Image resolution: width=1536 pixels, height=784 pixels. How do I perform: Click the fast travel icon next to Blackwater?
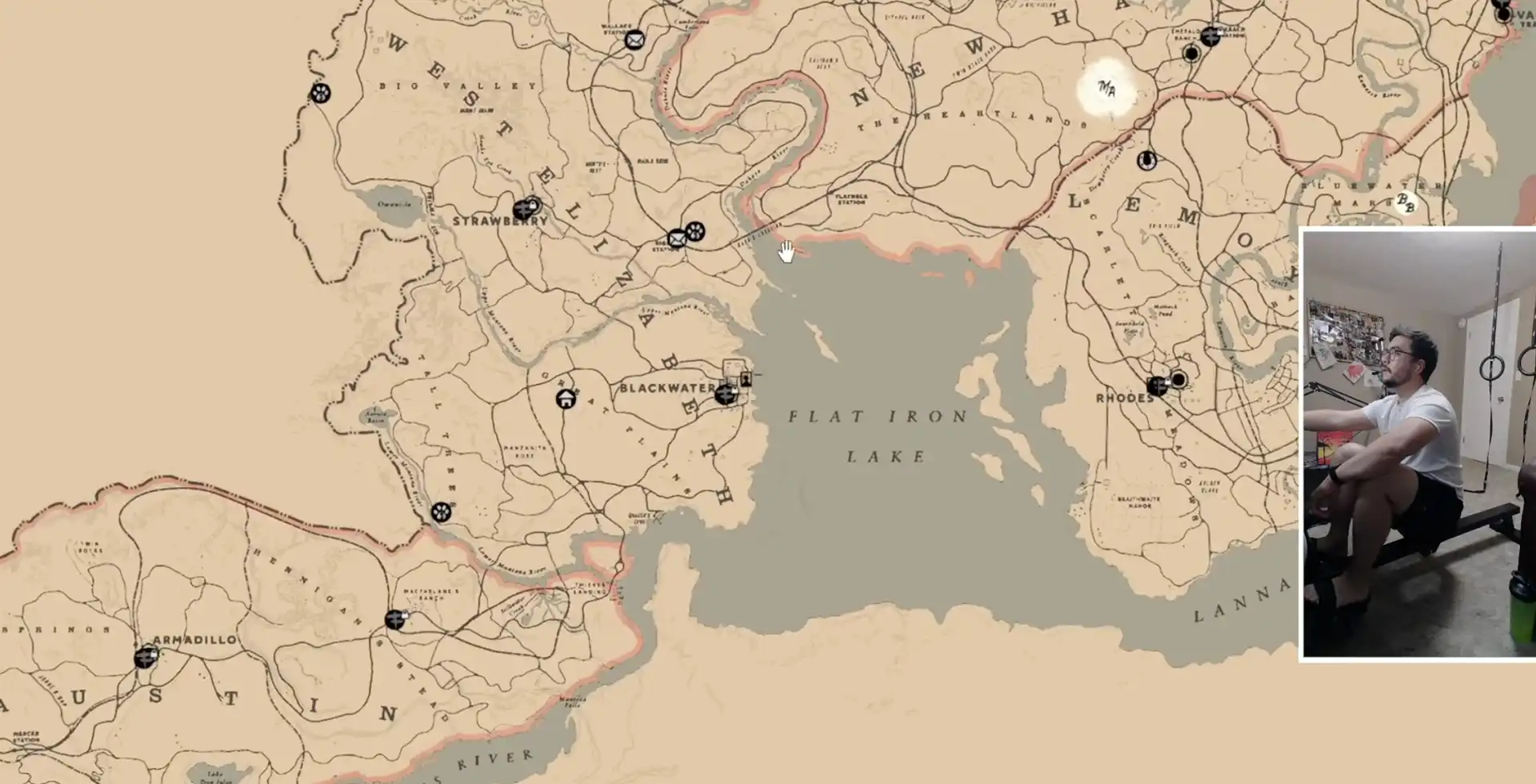(726, 394)
